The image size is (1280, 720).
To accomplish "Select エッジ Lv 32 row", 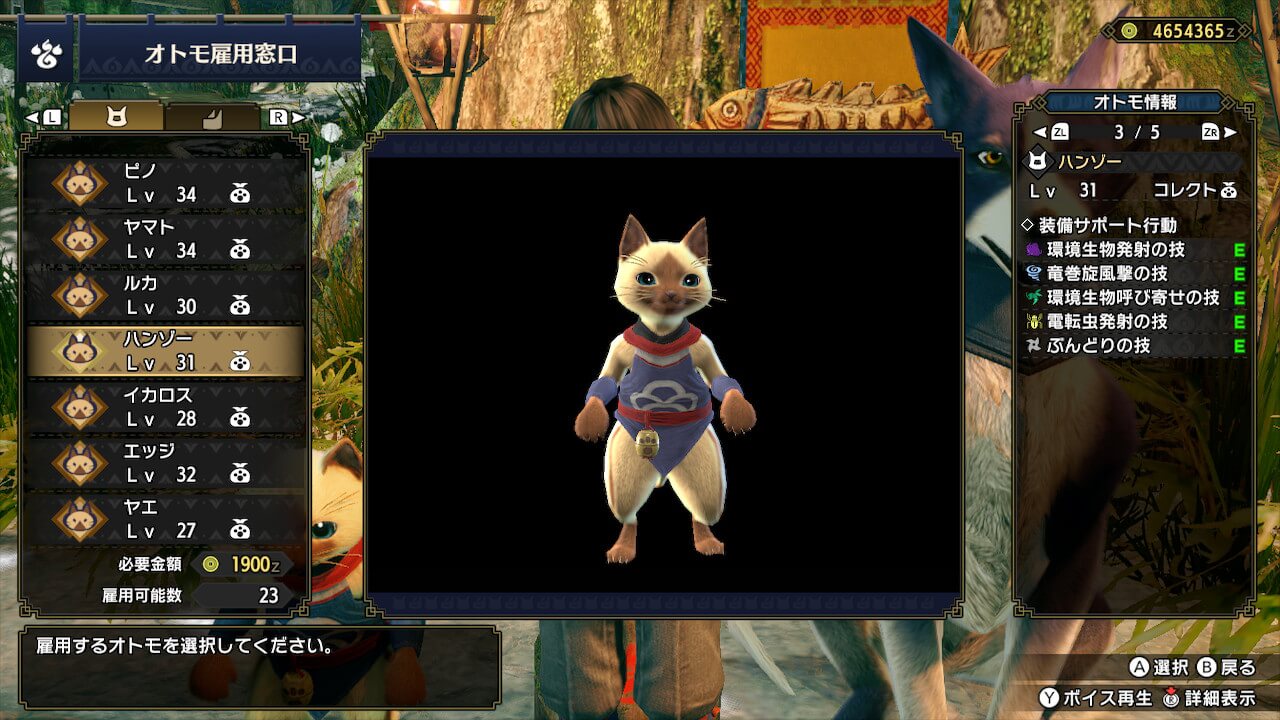I will [x=165, y=463].
